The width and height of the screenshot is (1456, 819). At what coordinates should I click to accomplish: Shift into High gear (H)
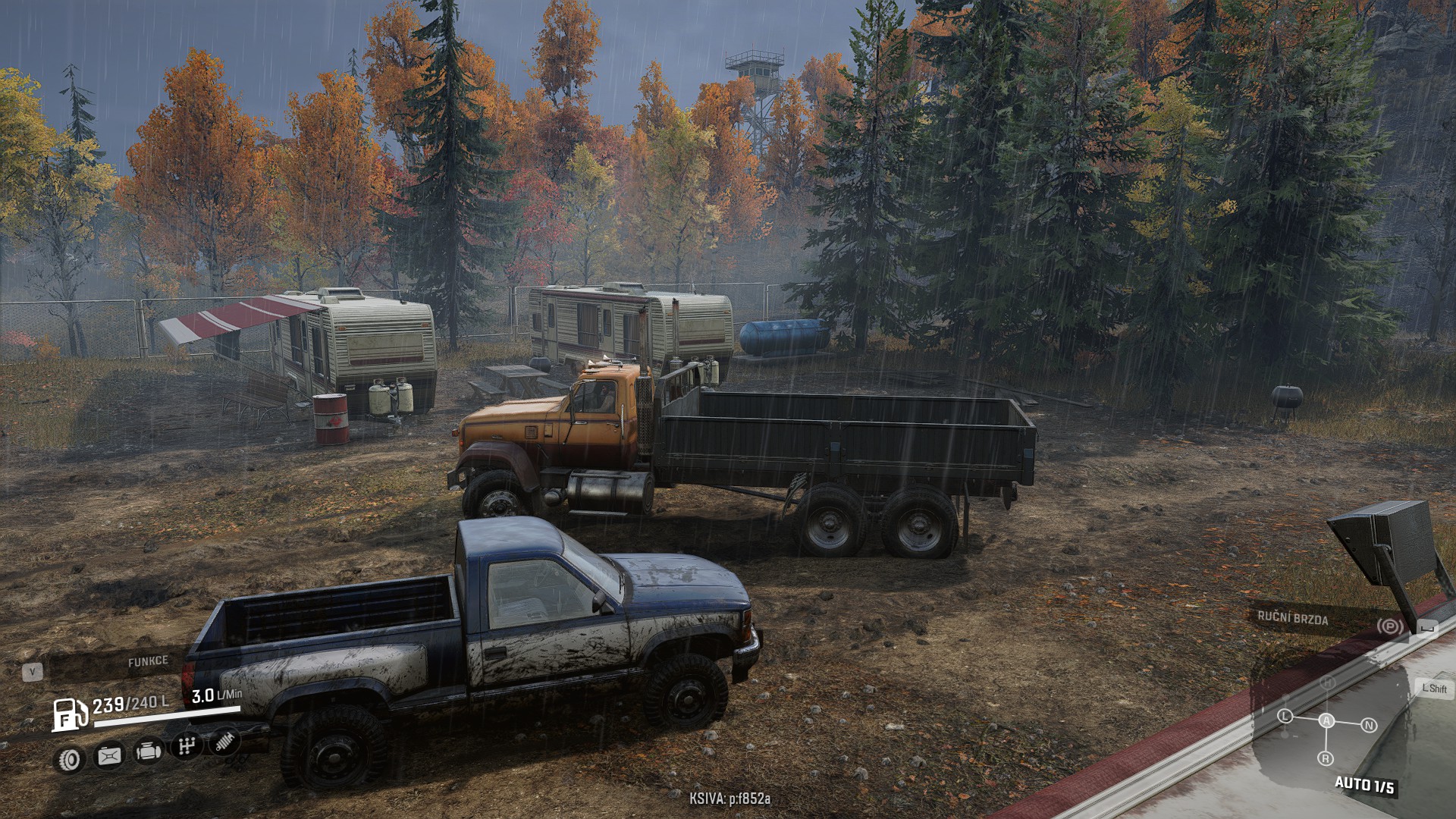click(1327, 682)
